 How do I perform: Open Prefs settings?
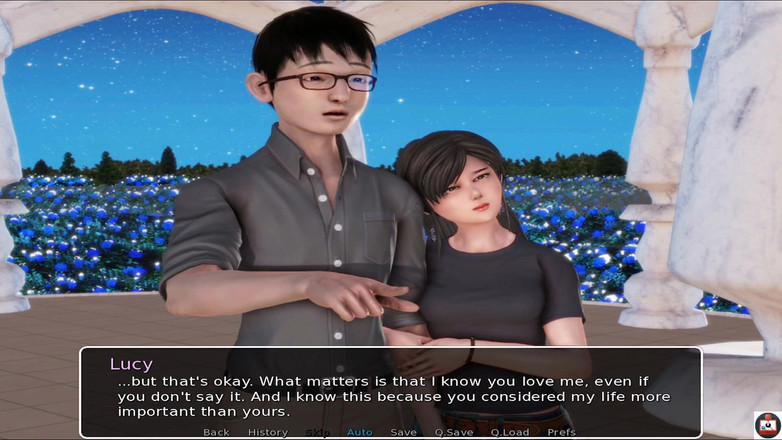tap(561, 432)
